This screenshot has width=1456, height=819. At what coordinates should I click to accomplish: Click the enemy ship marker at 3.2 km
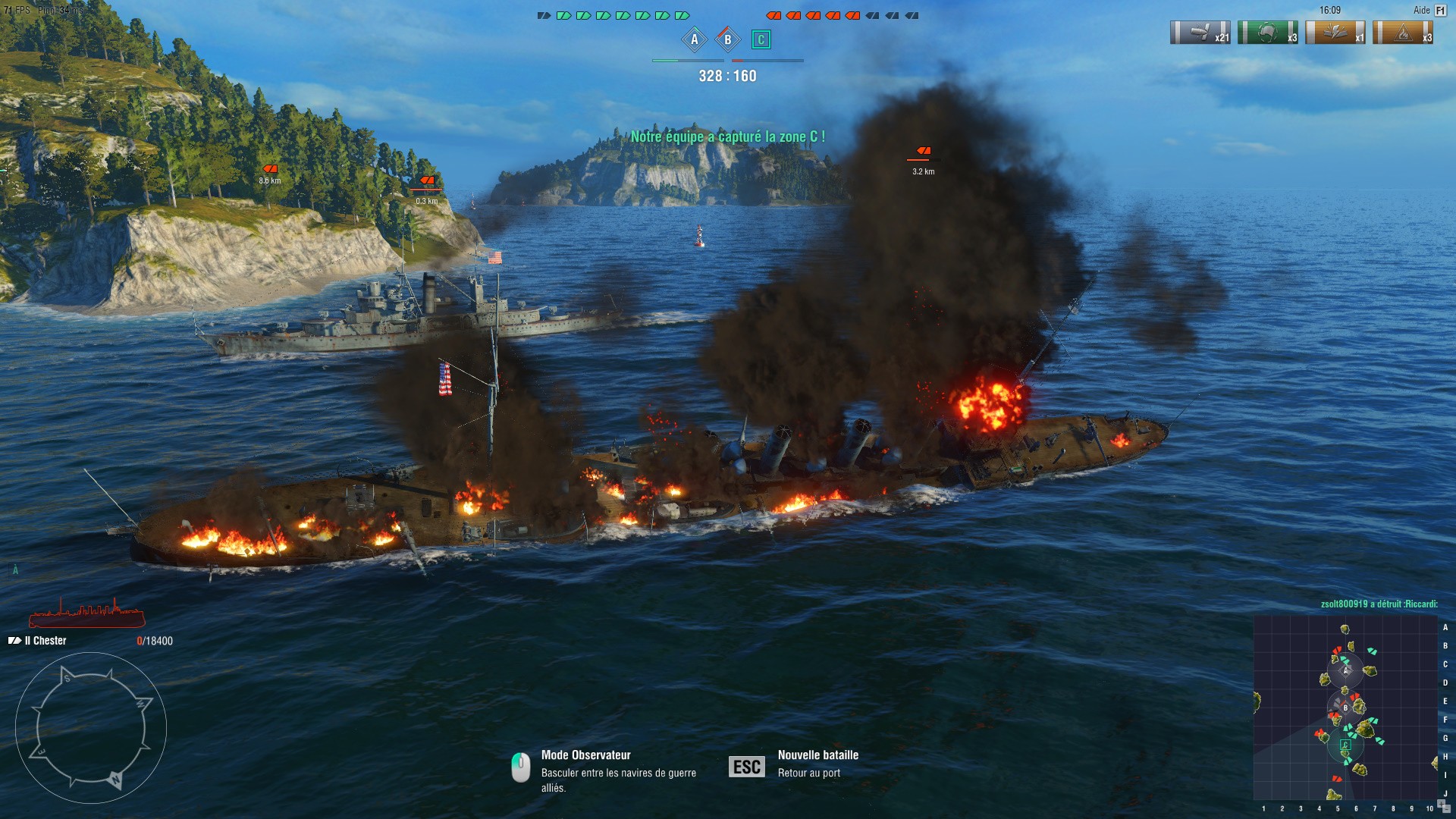tap(922, 151)
